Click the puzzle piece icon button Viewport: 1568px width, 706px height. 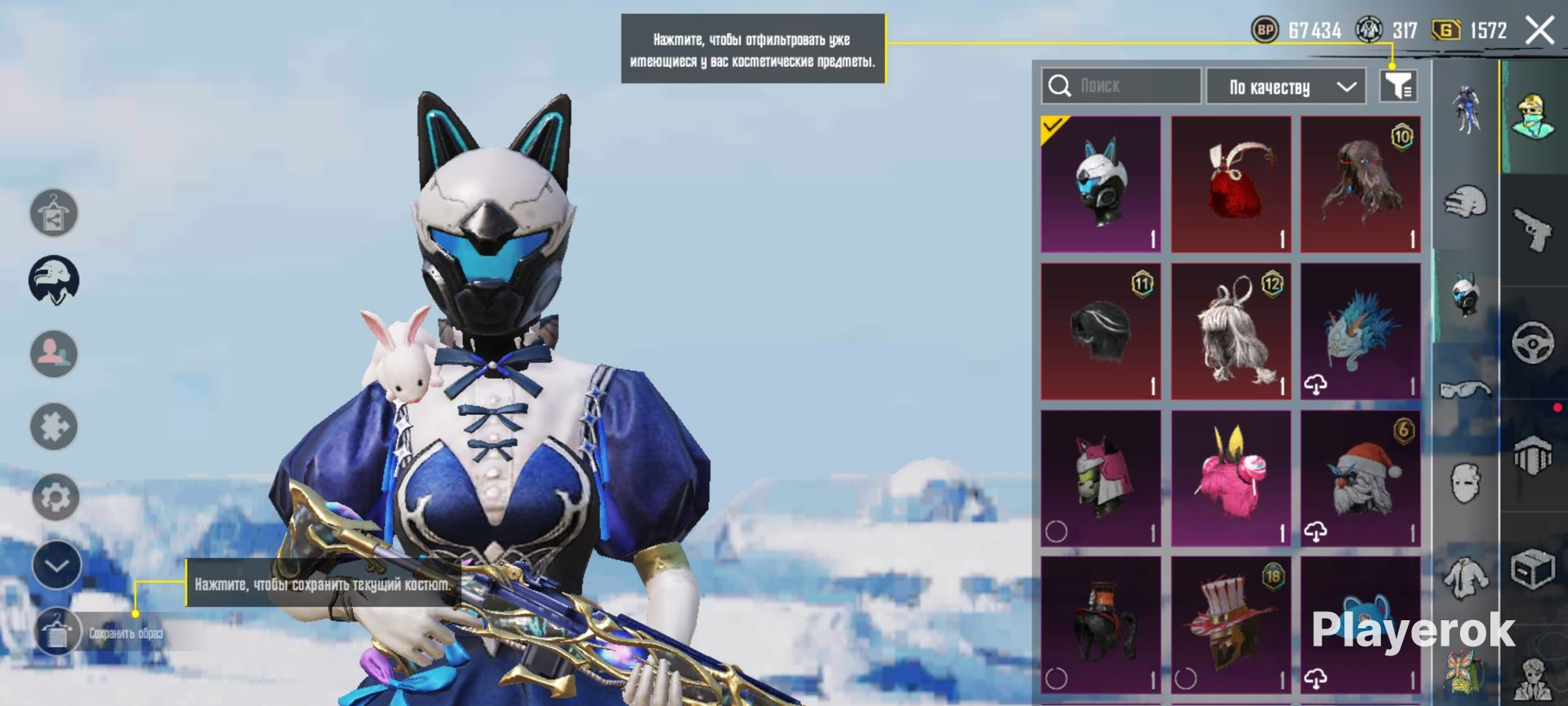(54, 426)
